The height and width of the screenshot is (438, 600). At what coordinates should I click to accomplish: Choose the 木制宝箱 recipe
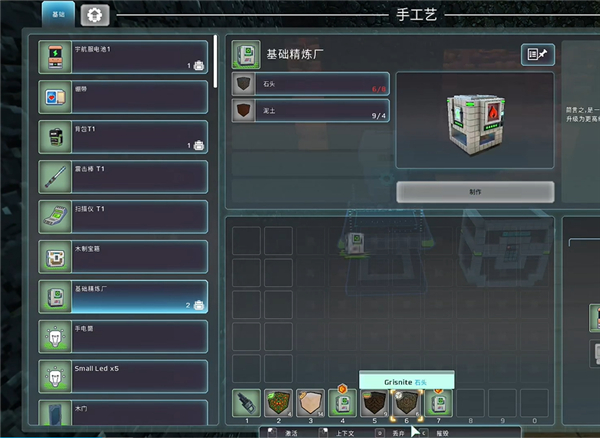coord(122,256)
